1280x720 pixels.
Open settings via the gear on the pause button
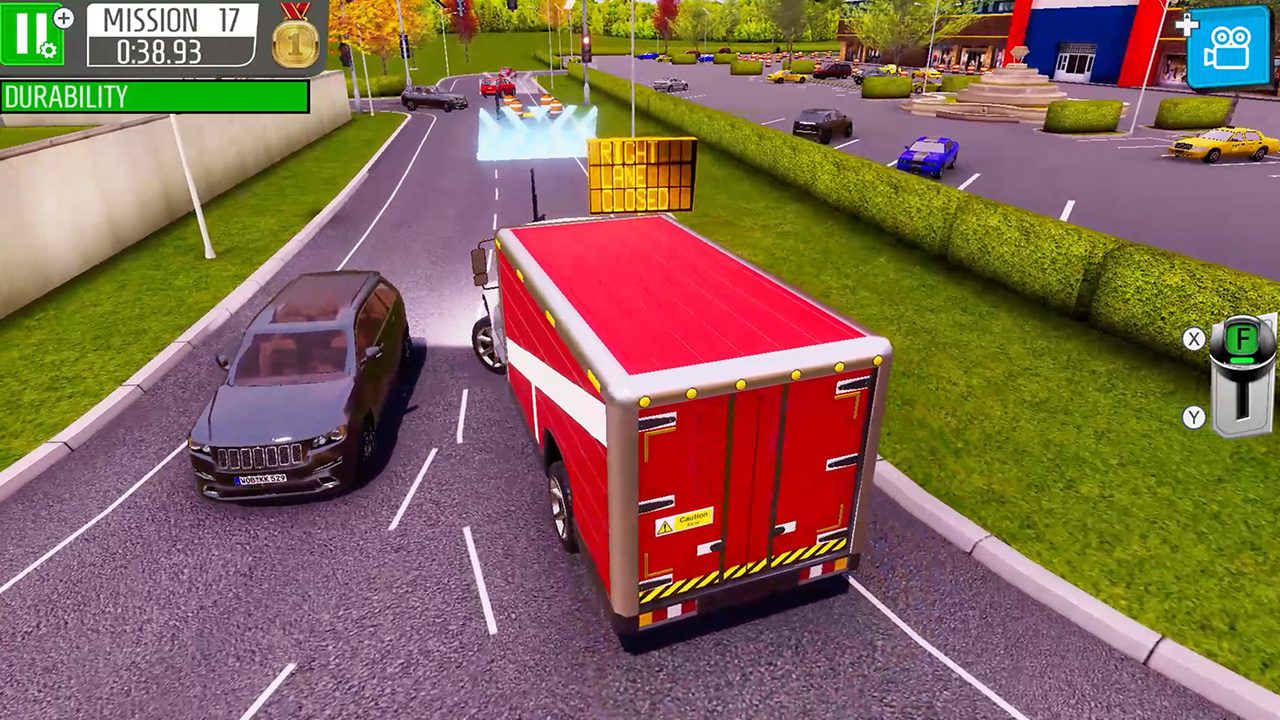pos(47,48)
